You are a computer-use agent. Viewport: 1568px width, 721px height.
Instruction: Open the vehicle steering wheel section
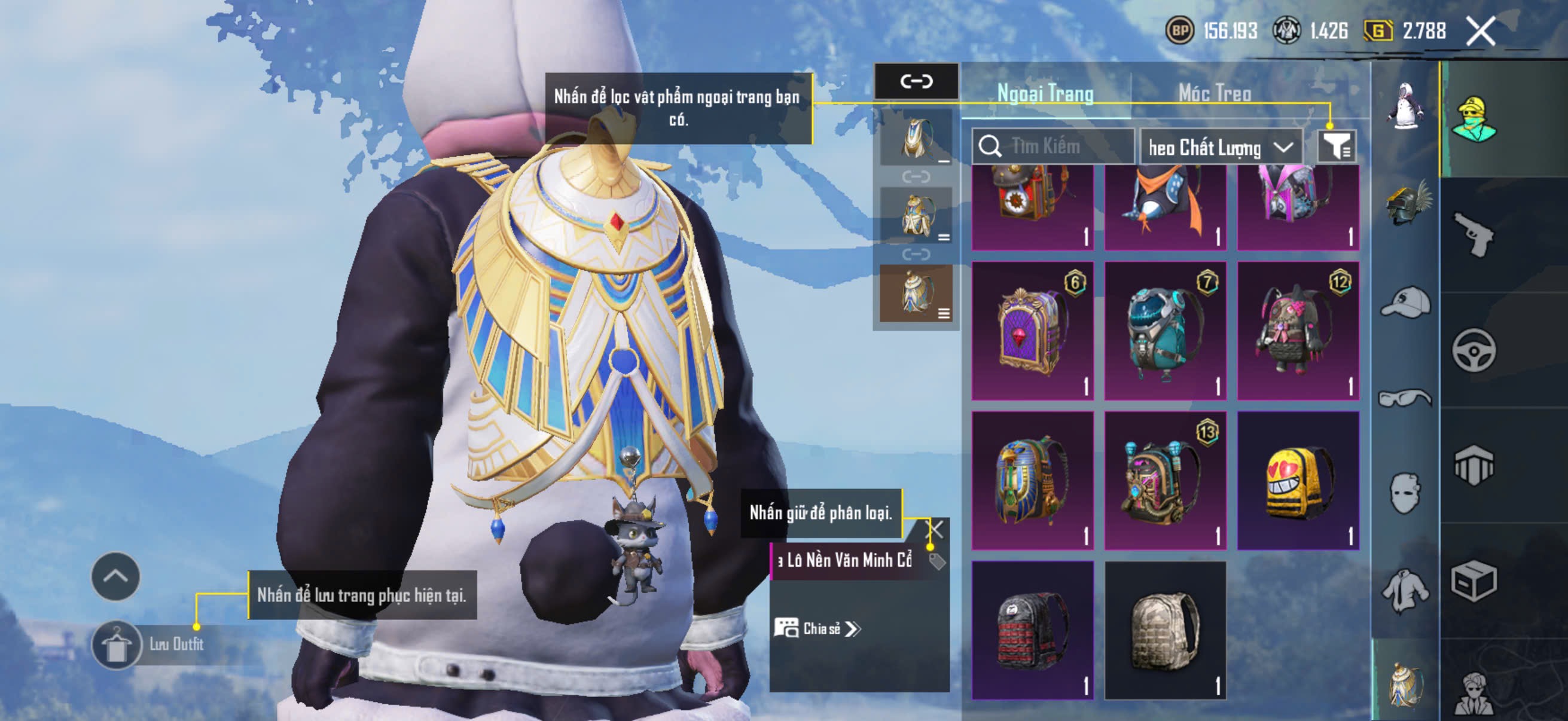pyautogui.click(x=1473, y=350)
